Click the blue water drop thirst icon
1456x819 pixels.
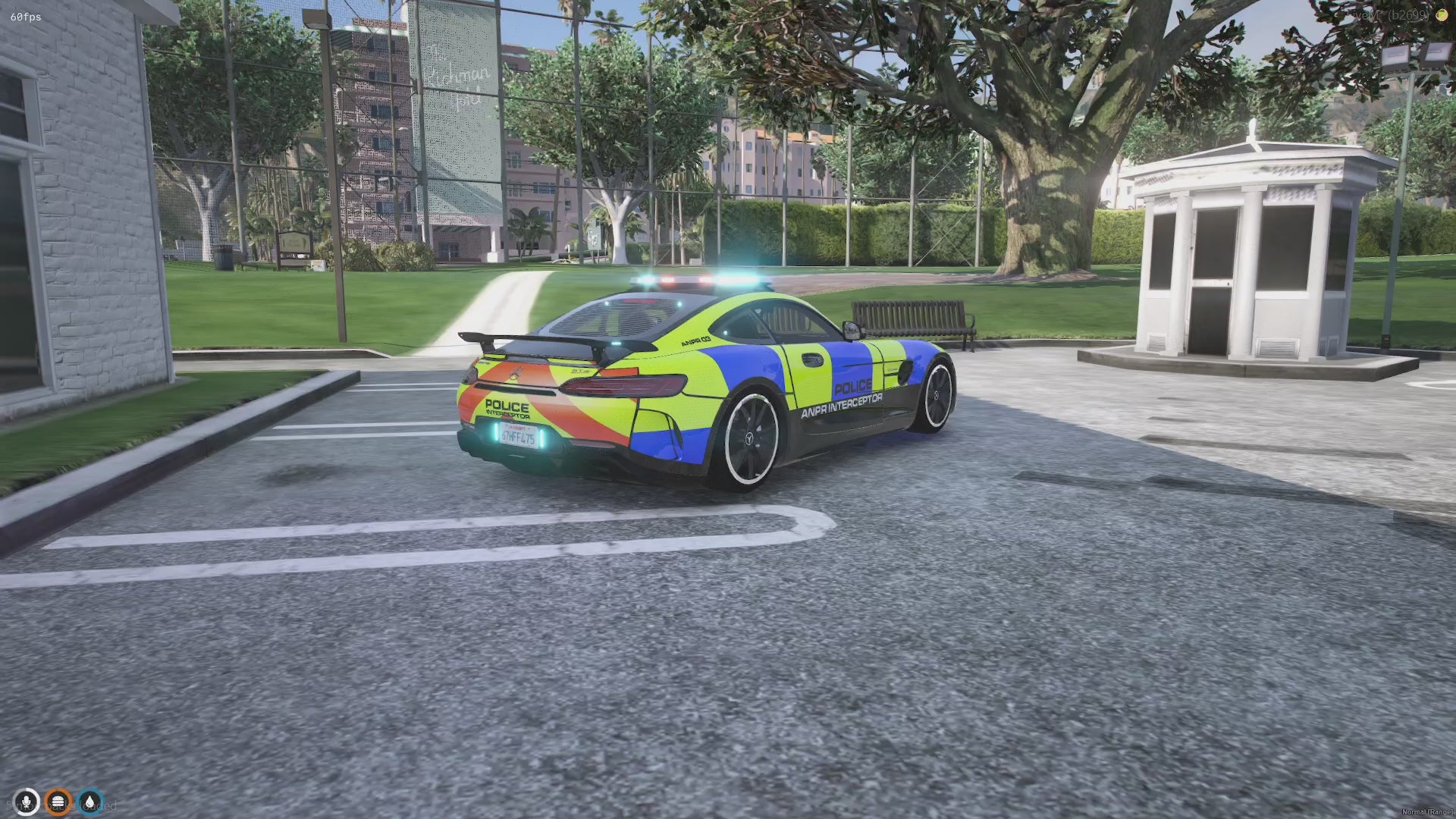(x=90, y=802)
